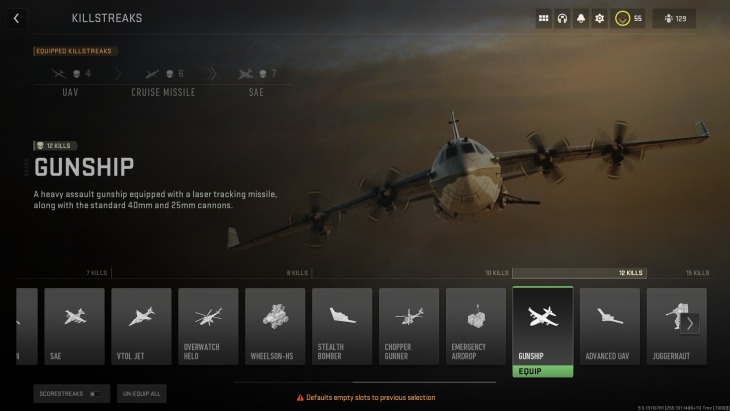Select the equipped Cruise Missile slot
The width and height of the screenshot is (730, 411).
163,80
